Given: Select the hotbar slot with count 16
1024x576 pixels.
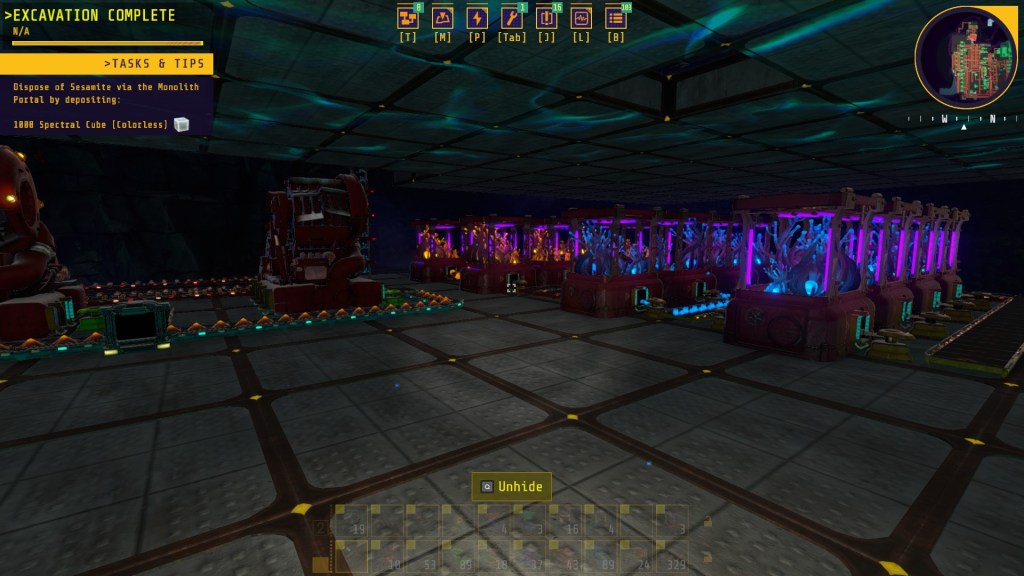Looking at the screenshot, I should (565, 522).
